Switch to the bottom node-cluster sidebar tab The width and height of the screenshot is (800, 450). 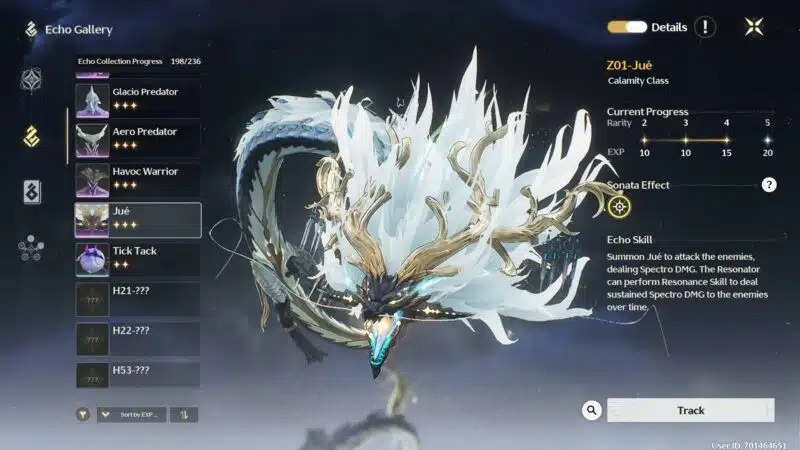31,248
